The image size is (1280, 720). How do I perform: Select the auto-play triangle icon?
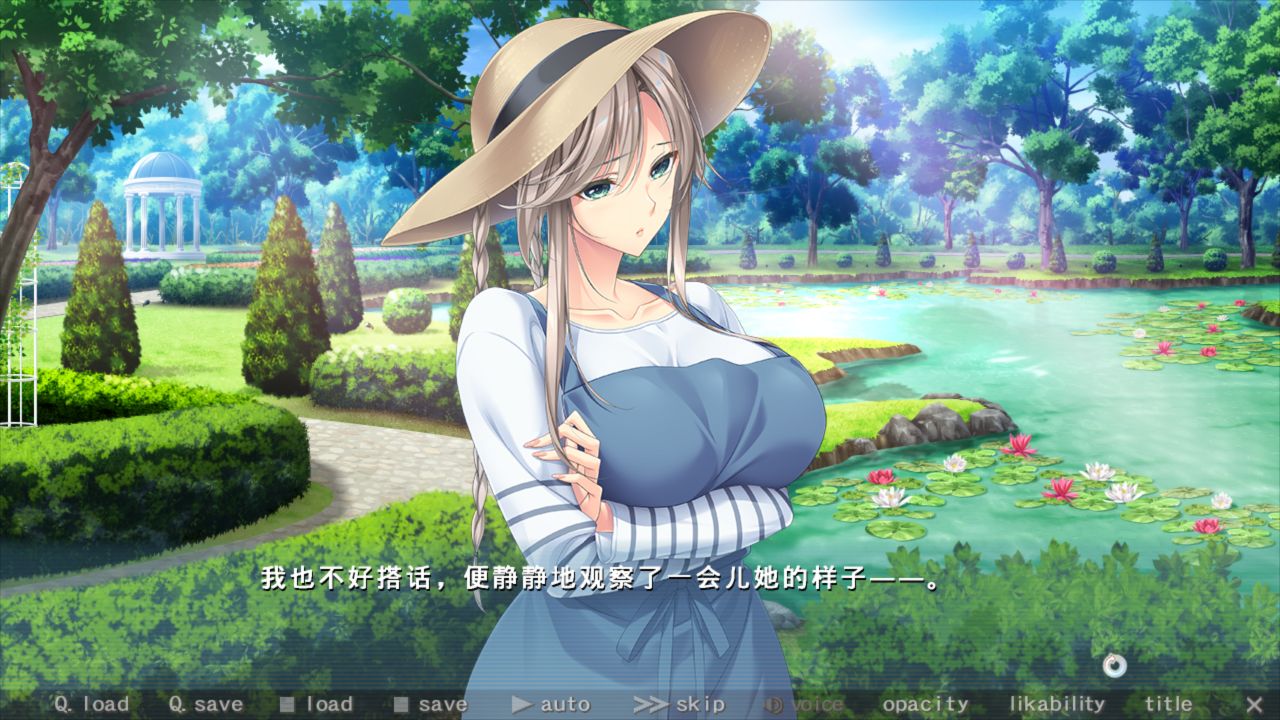point(522,704)
